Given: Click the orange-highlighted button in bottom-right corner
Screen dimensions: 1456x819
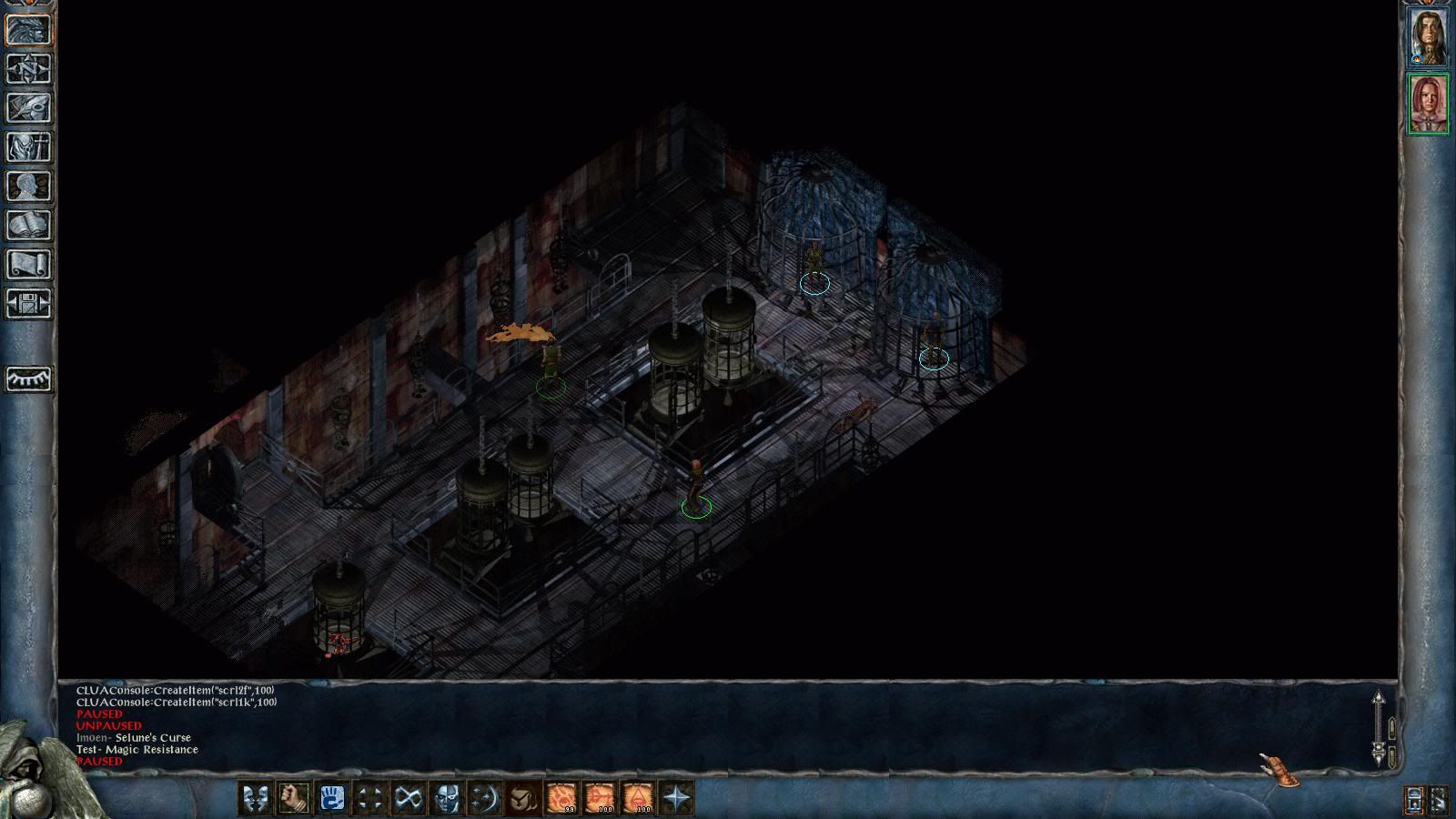Looking at the screenshot, I should point(1413,800).
